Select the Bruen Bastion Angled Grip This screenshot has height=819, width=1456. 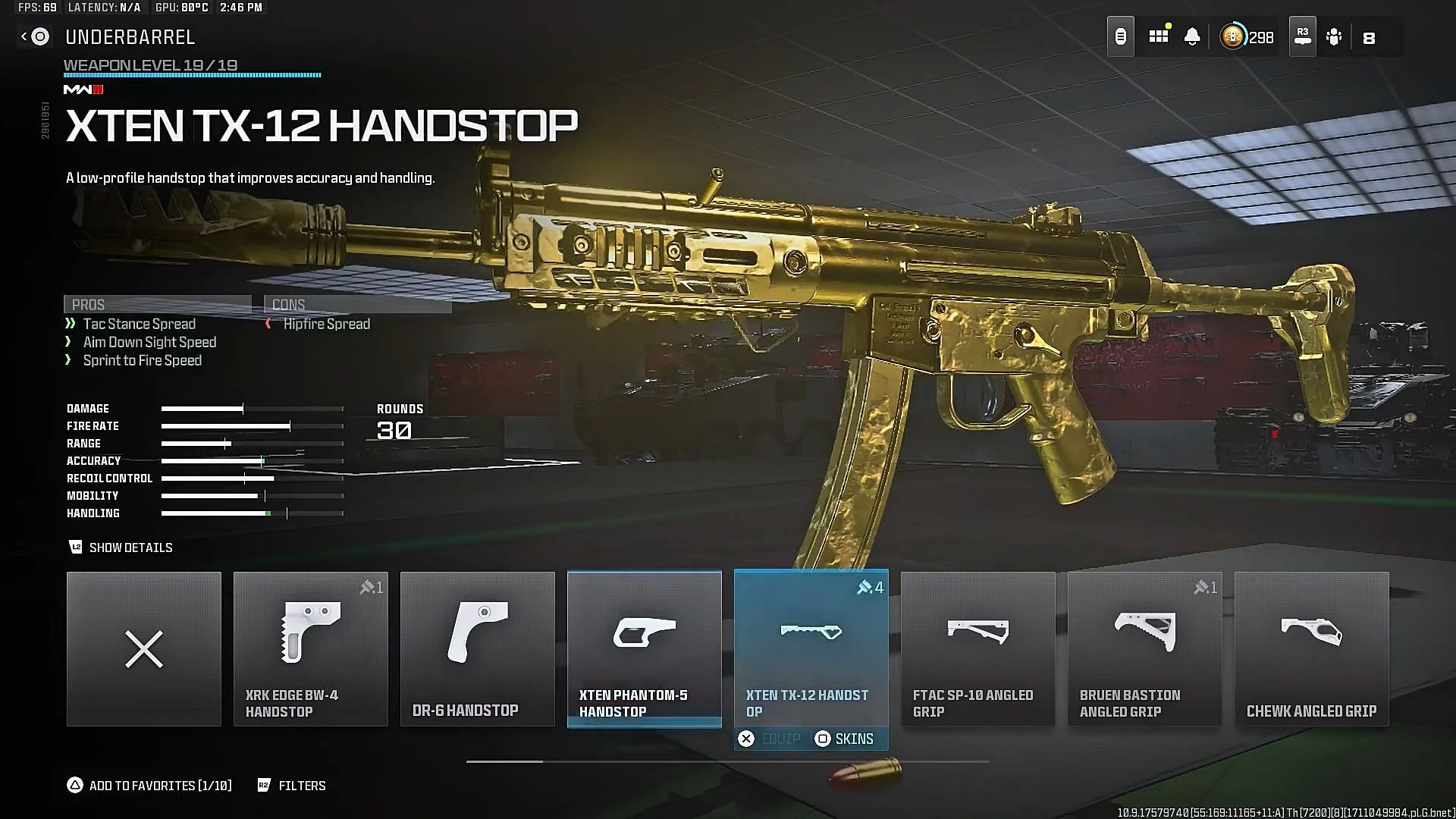pos(1145,649)
